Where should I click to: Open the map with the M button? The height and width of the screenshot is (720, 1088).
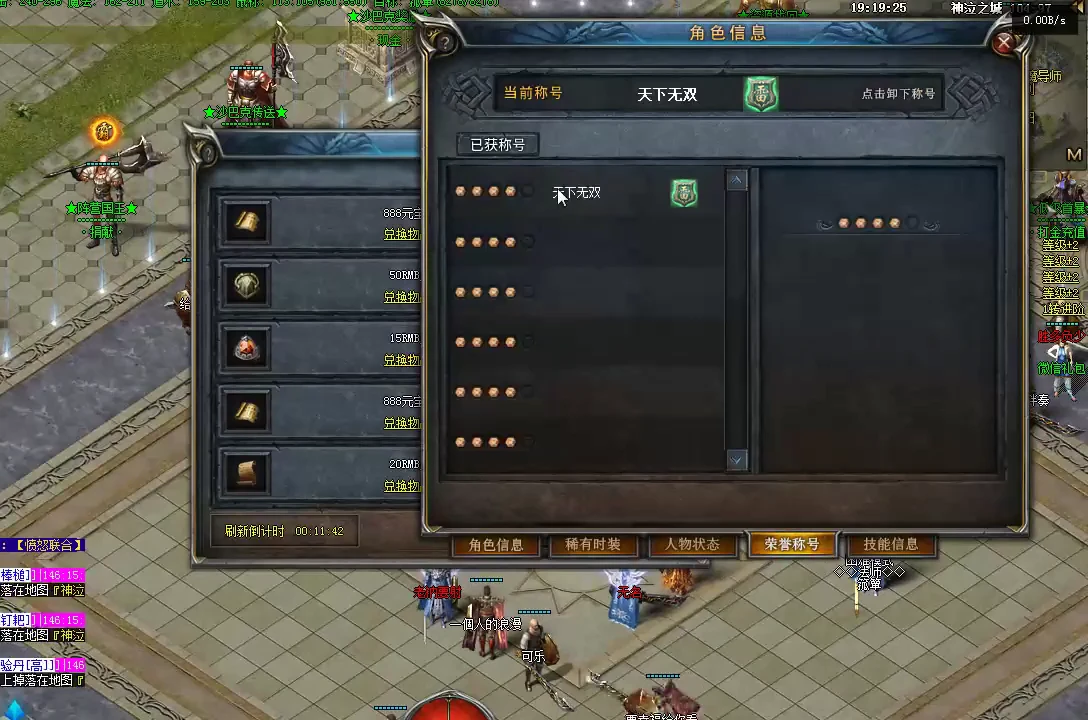pyautogui.click(x=1075, y=155)
